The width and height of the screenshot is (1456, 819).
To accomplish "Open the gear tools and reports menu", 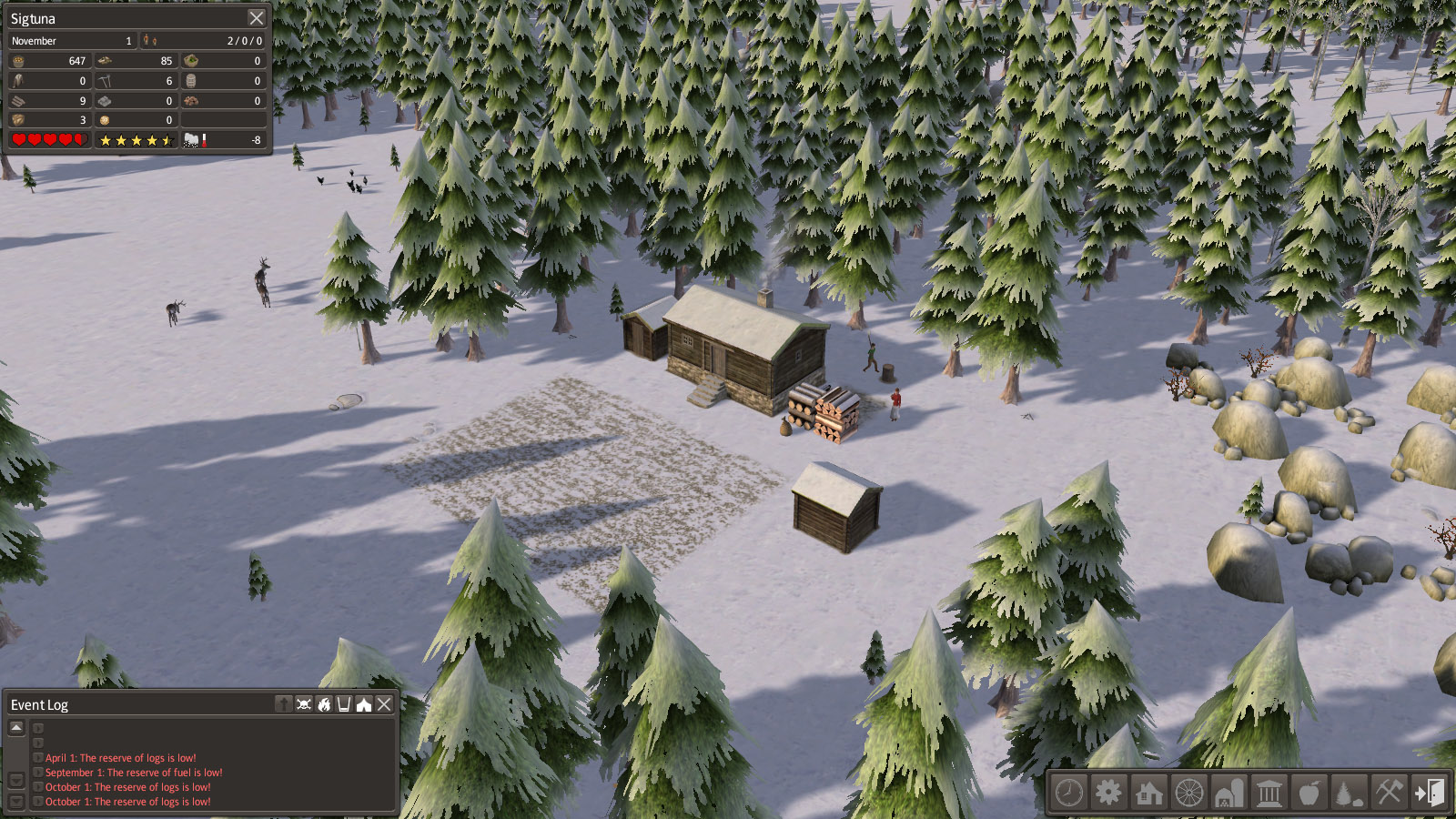I will click(x=1108, y=793).
